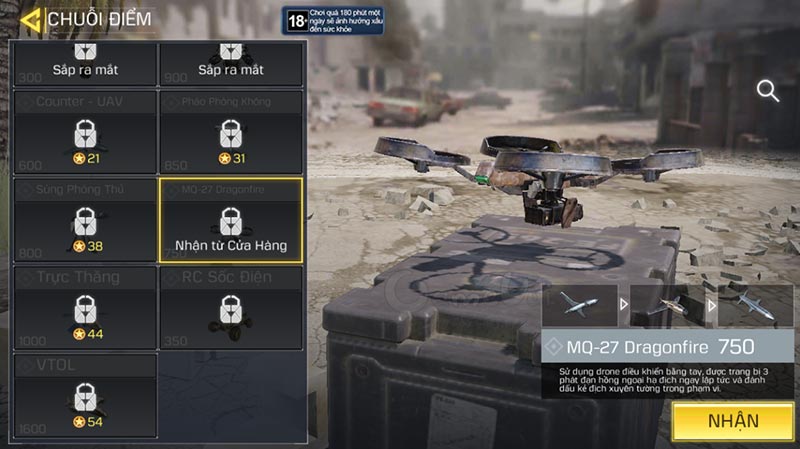Select the Trực Thăng scorestreak tile
800x449 pixels.
[x=85, y=307]
